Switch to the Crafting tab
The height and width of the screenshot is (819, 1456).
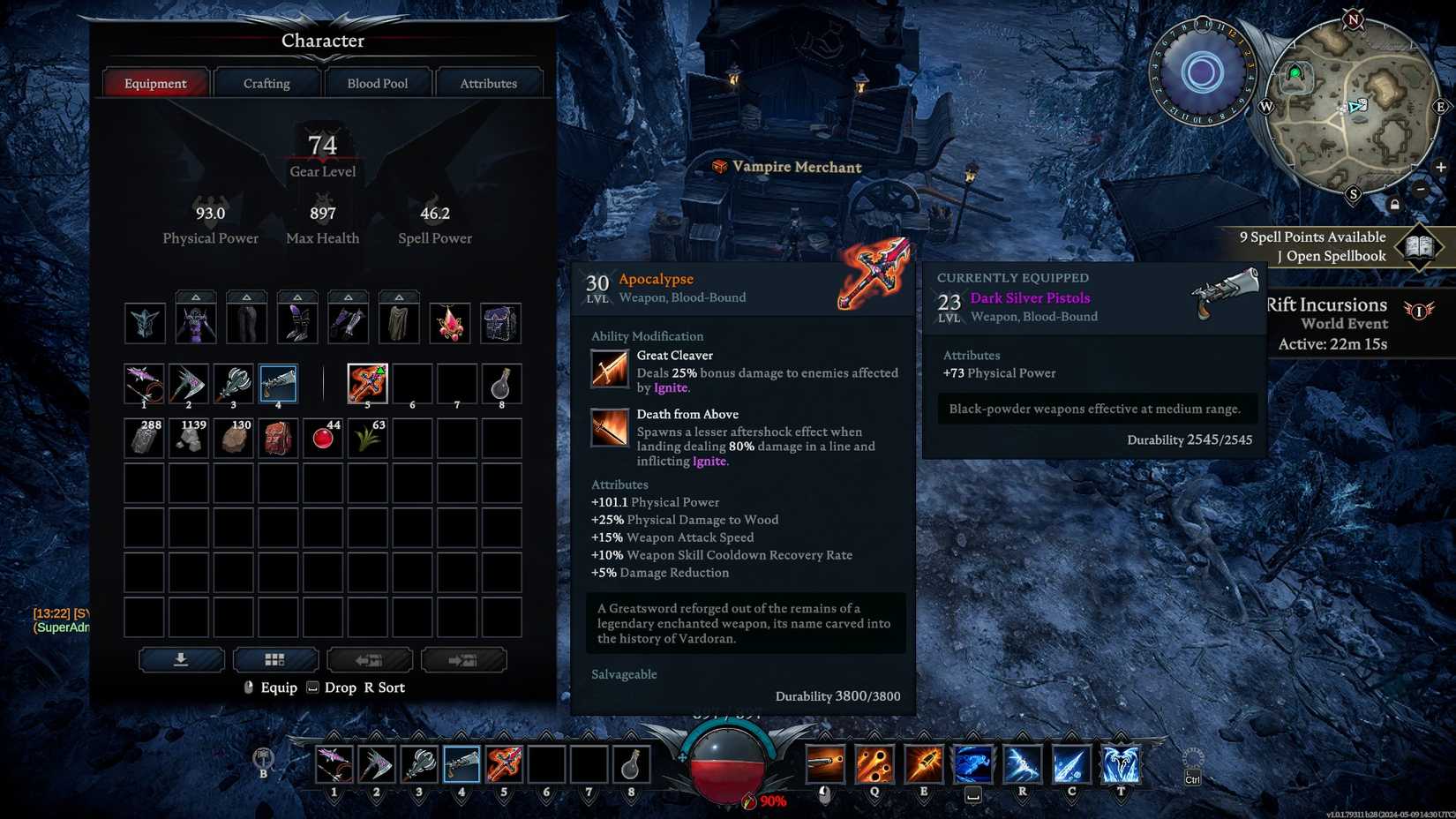pyautogui.click(x=266, y=82)
